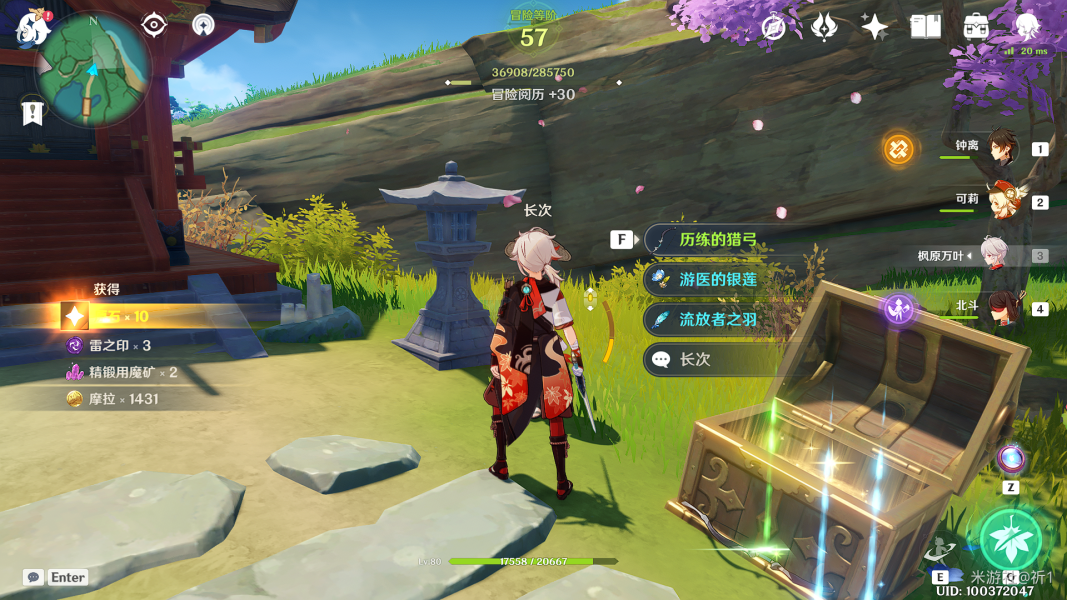Pick up 流放者之羽 item
This screenshot has height=600, width=1067.
click(718, 319)
